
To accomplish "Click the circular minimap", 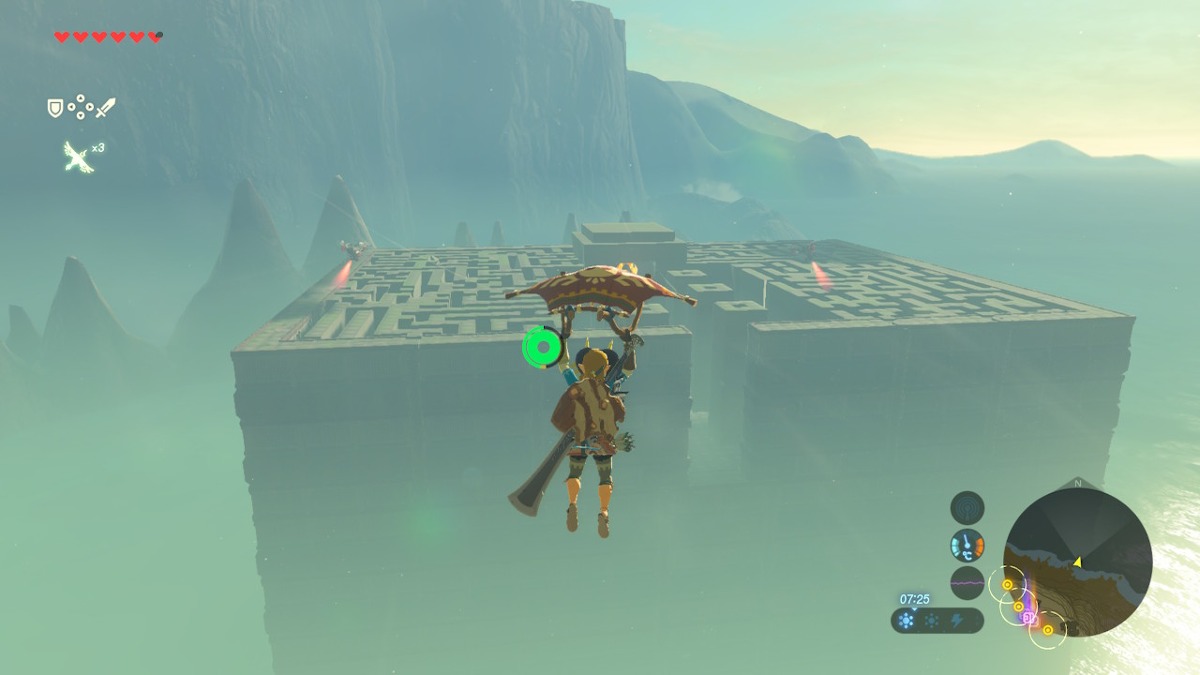I will tap(1077, 562).
